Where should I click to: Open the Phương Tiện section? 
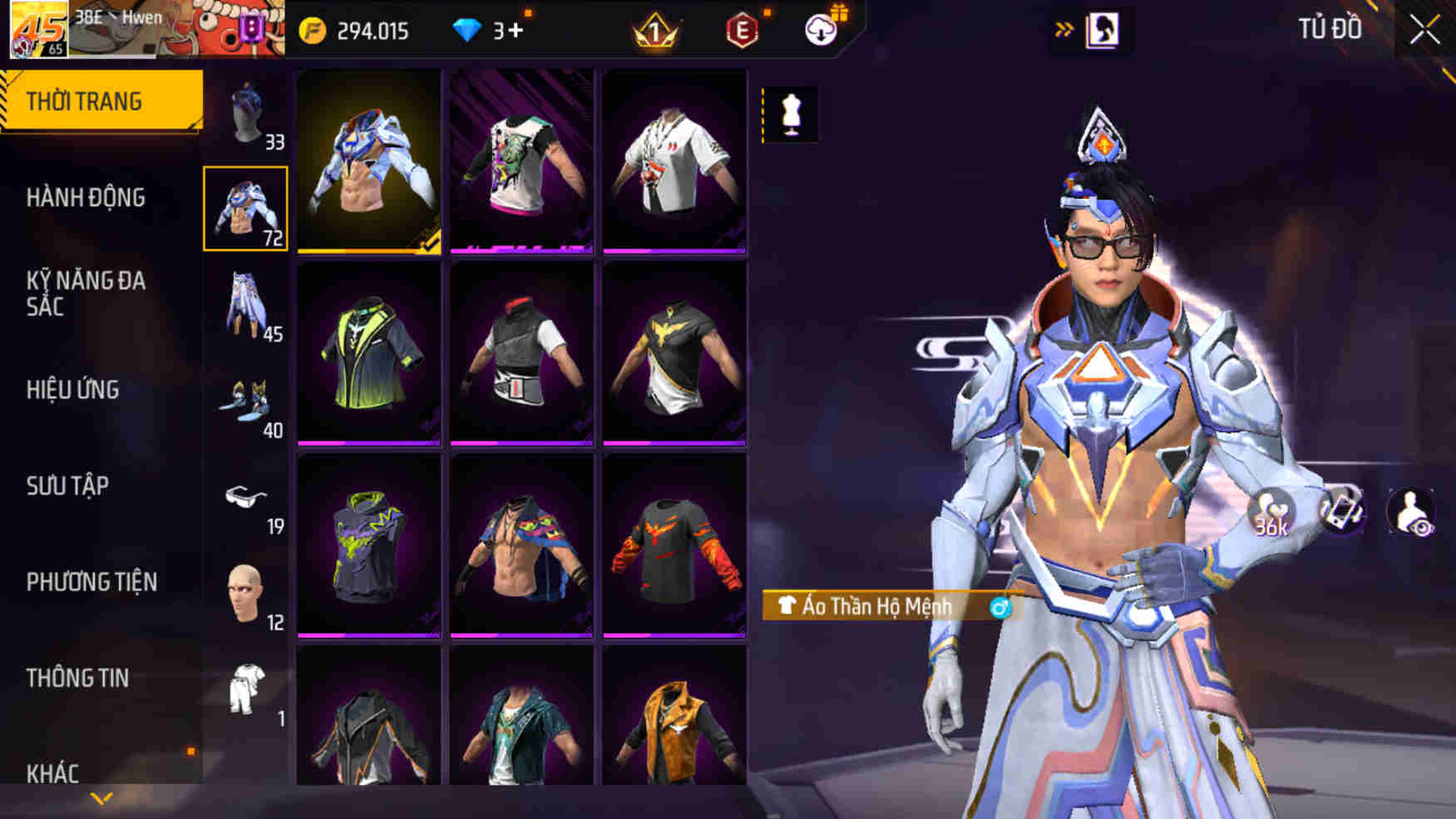point(91,582)
